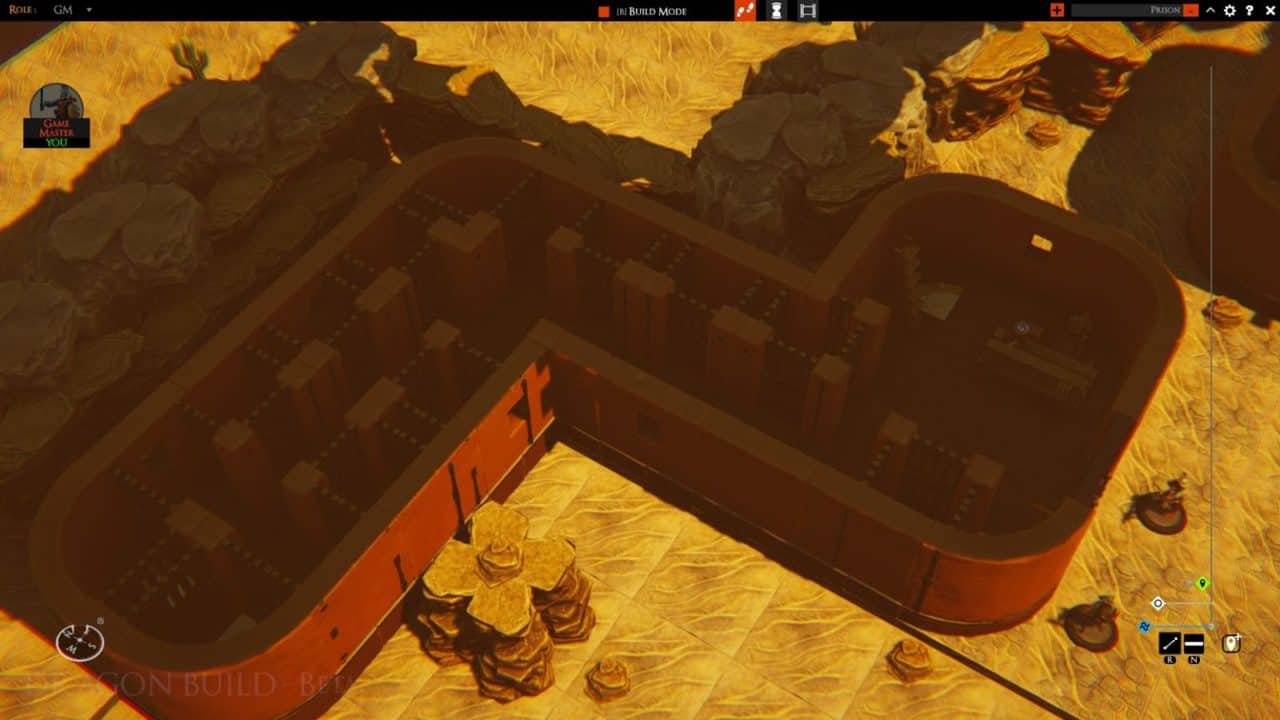Add a new board with the plus button
Image resolution: width=1280 pixels, height=720 pixels.
pos(1056,9)
